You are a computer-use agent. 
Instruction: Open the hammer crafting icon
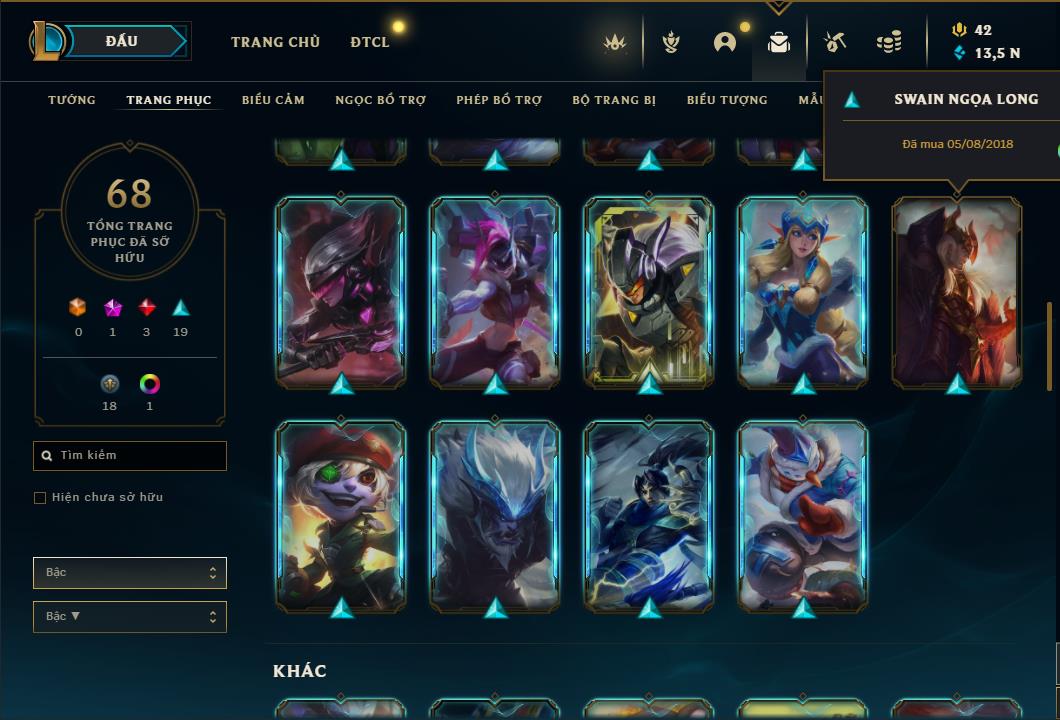pyautogui.click(x=835, y=42)
